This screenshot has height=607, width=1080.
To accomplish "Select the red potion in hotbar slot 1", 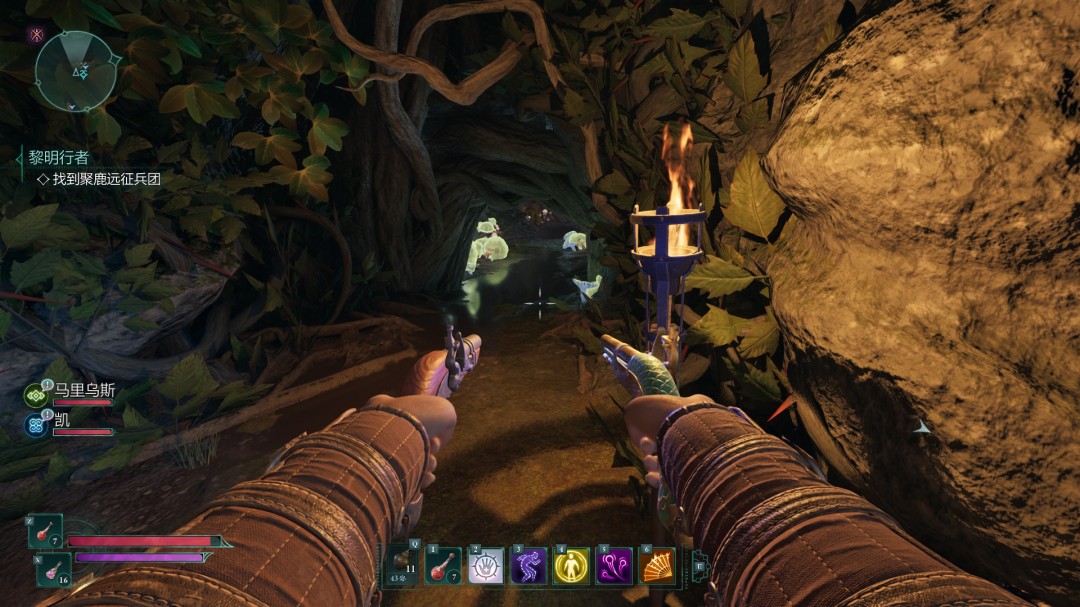I will [x=443, y=566].
